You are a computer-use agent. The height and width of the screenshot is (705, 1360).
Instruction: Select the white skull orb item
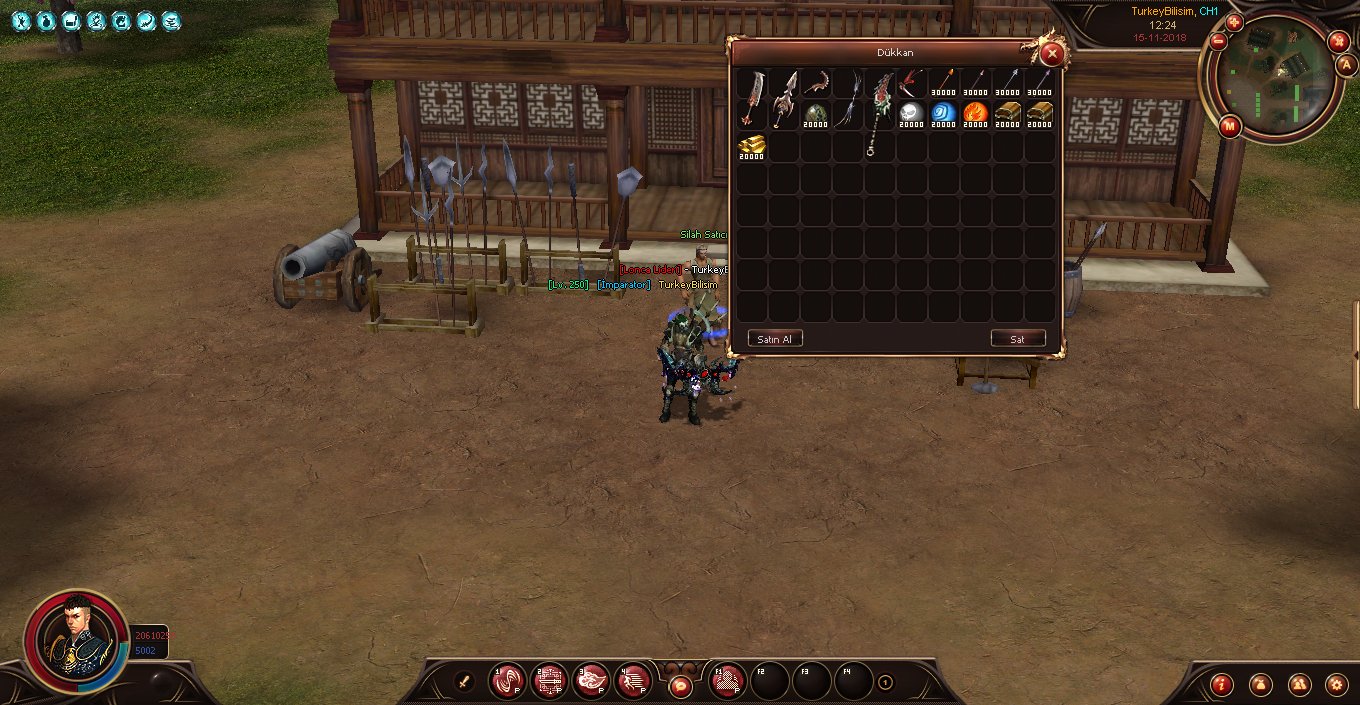click(x=911, y=114)
